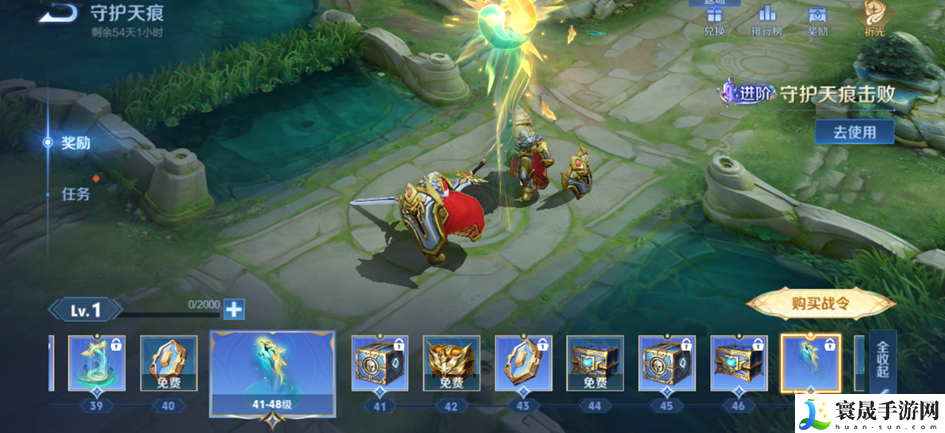This screenshot has height=433, width=945.
Task: Open the 兑换 exchange gift icon
Action: click(x=714, y=18)
